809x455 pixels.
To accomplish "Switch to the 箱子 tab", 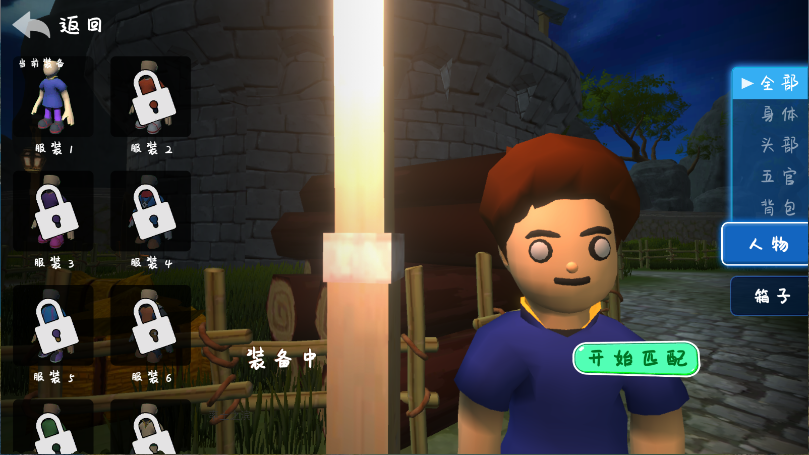I will [769, 296].
